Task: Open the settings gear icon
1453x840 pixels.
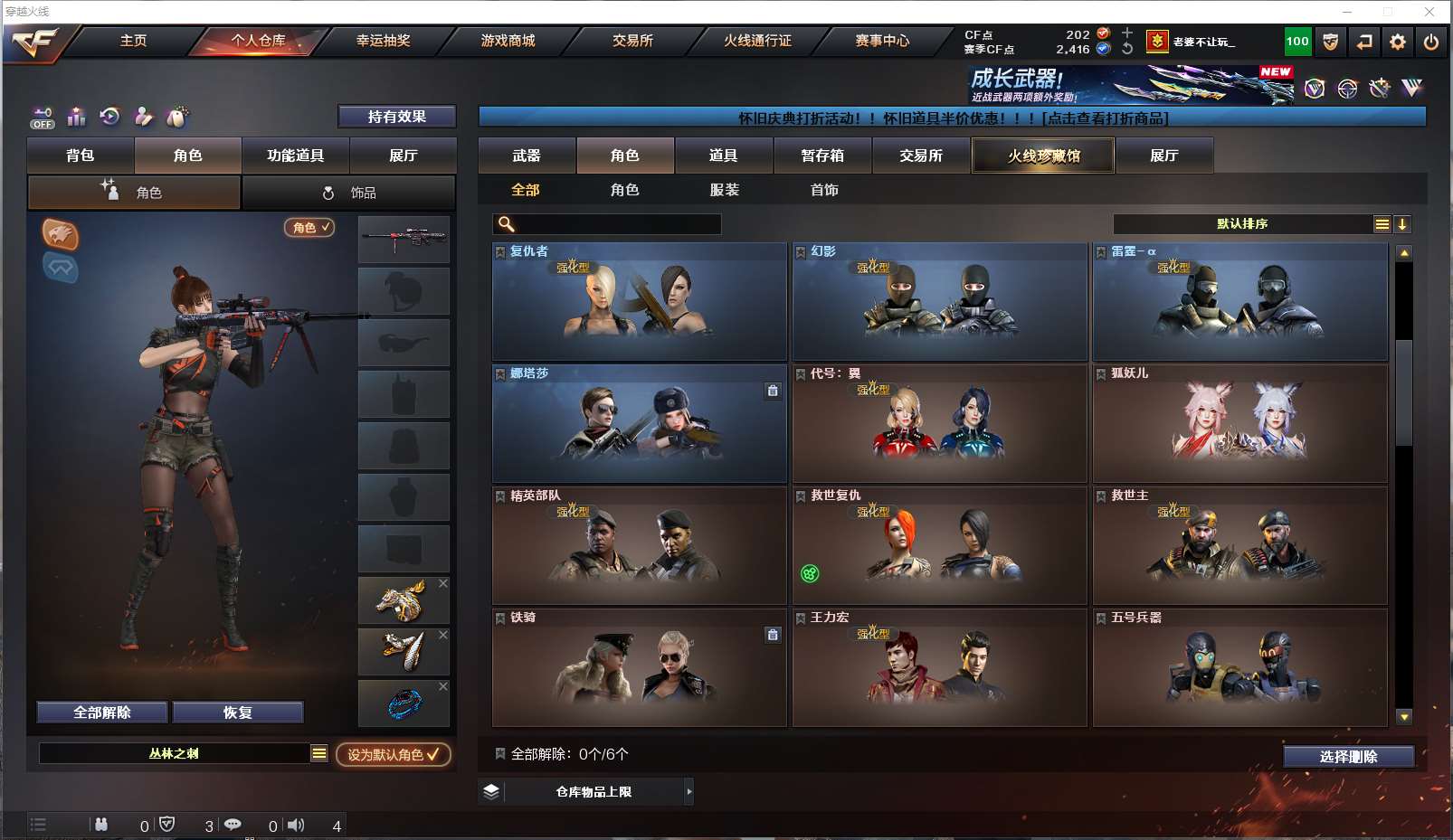Action: coord(1397,42)
